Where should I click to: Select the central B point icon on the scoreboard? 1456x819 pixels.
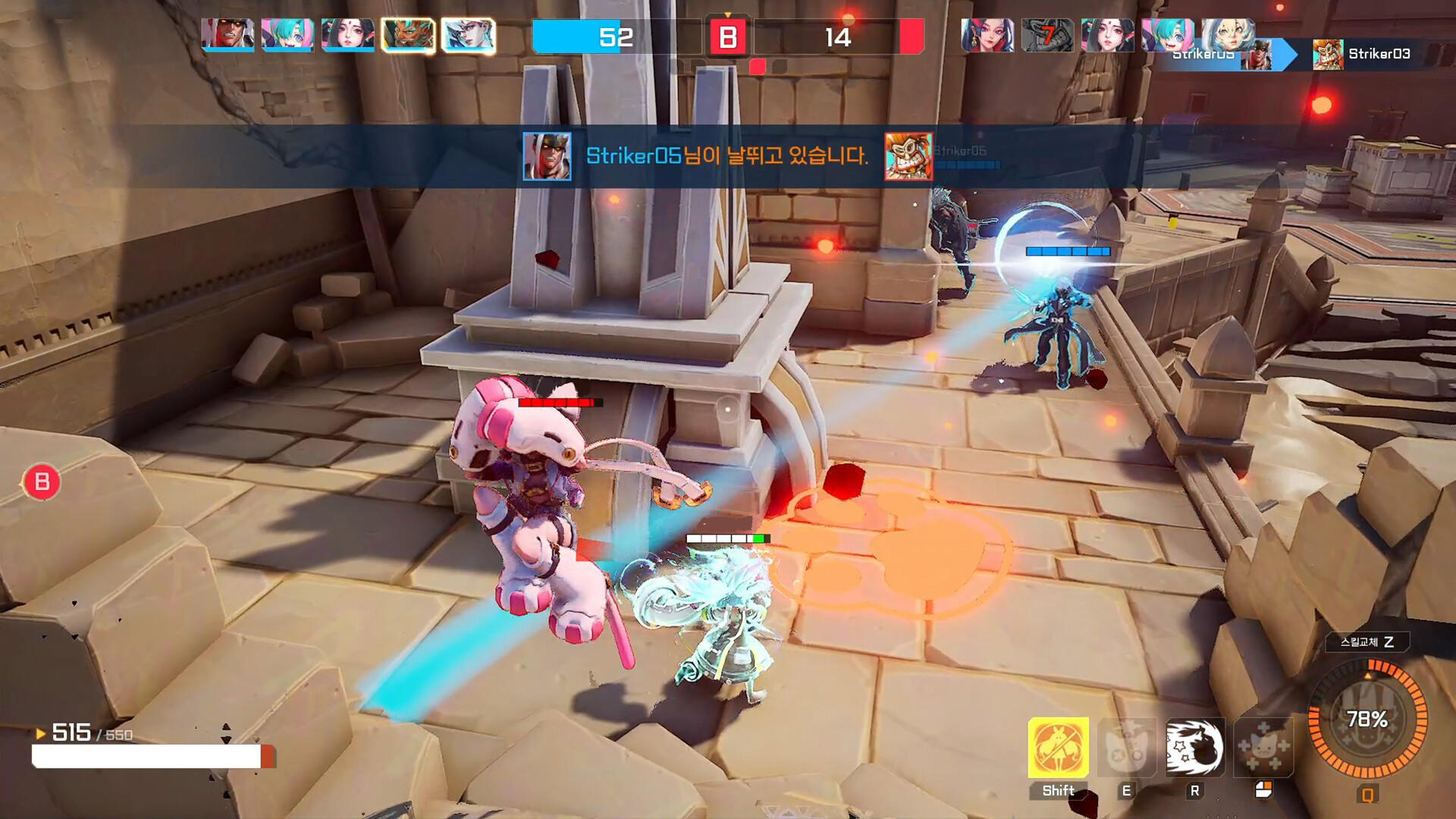click(x=728, y=36)
